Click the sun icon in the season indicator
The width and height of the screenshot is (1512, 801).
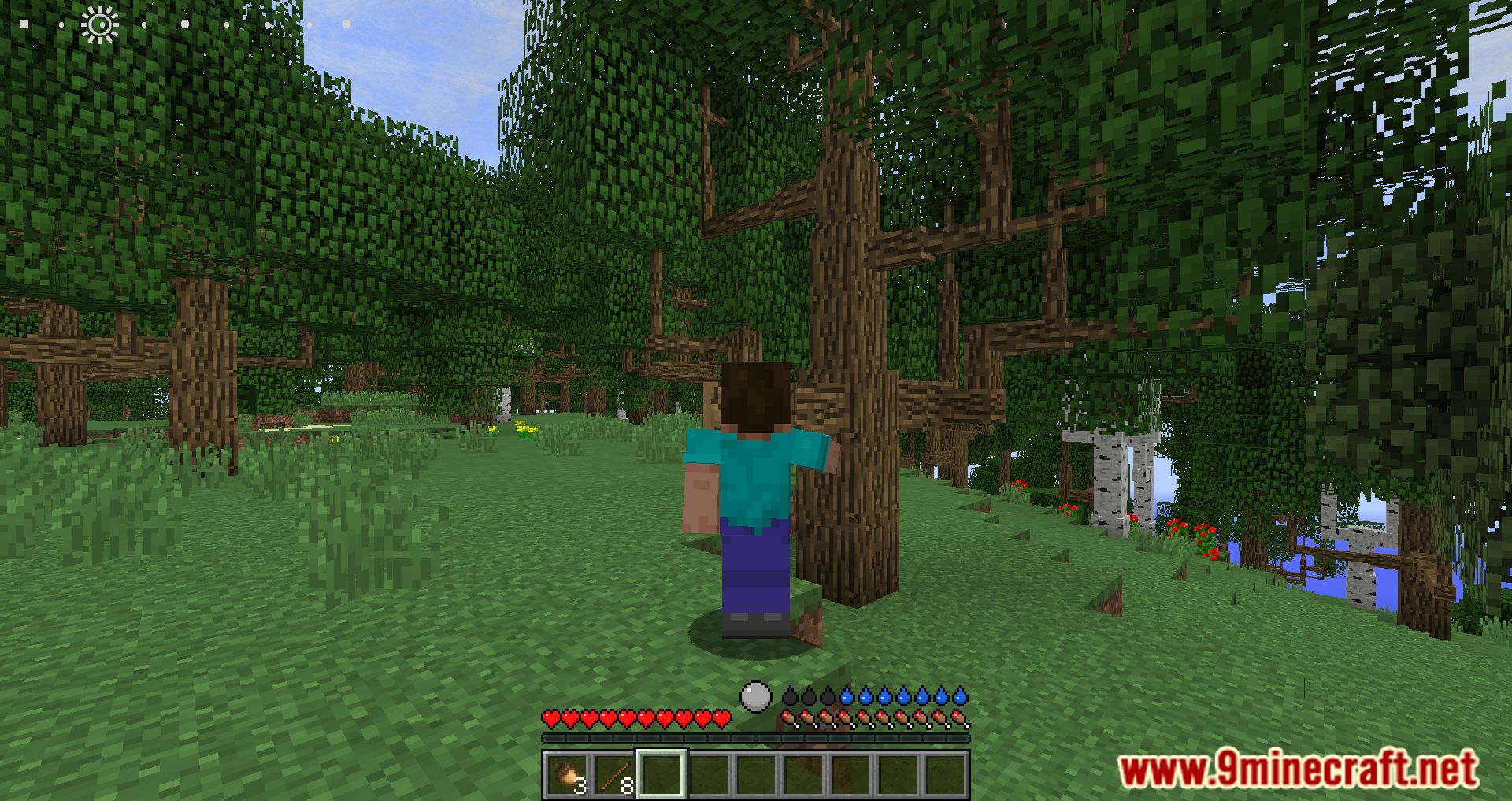click(x=102, y=24)
